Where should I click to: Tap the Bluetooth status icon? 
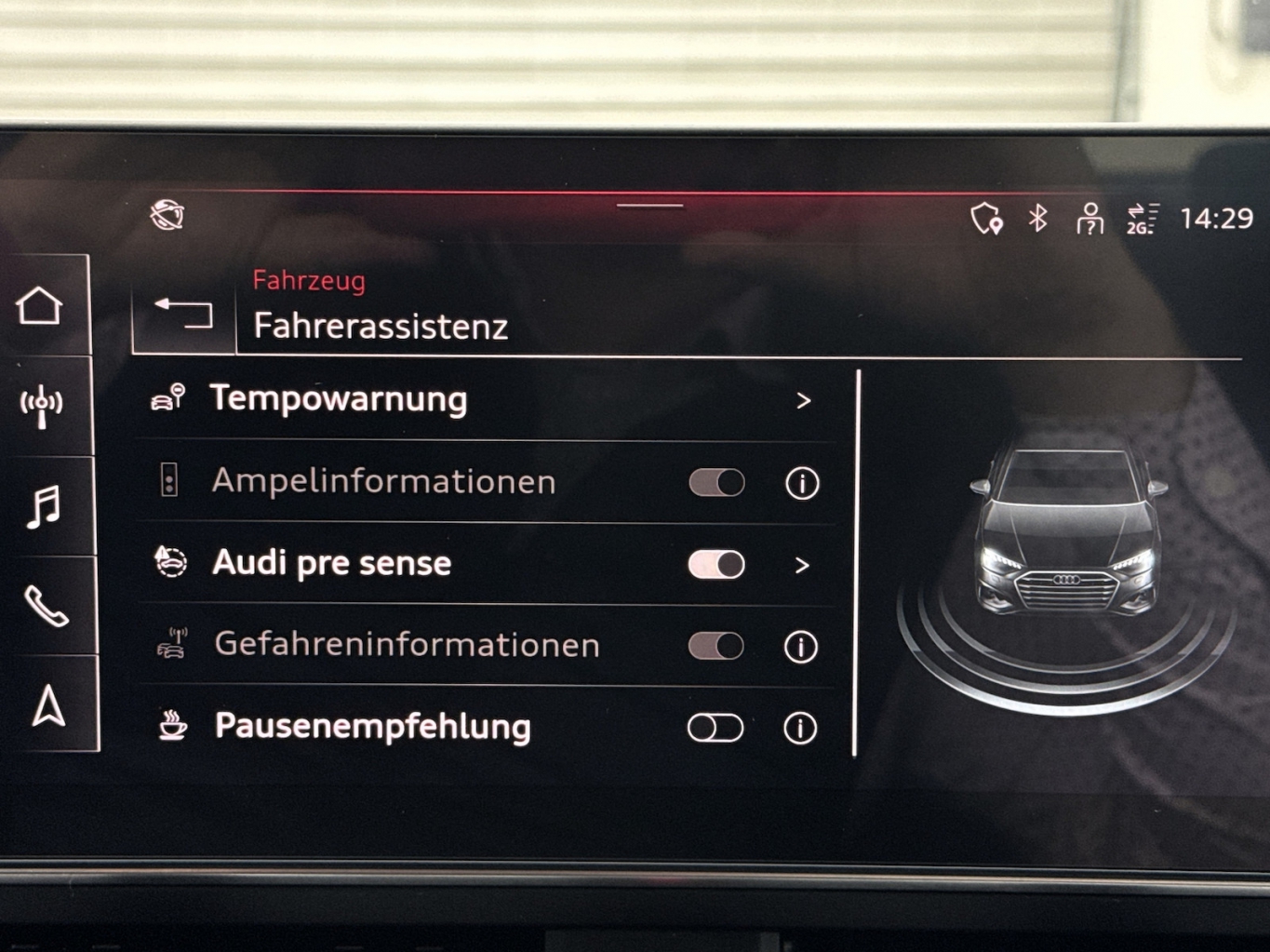click(1038, 218)
